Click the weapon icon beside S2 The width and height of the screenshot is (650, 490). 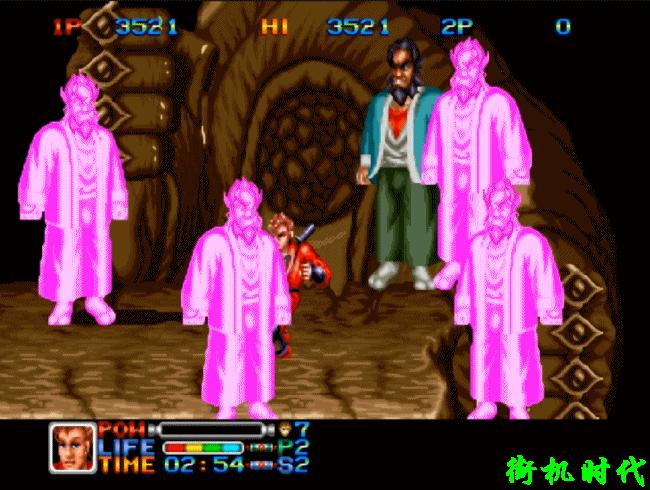262,464
